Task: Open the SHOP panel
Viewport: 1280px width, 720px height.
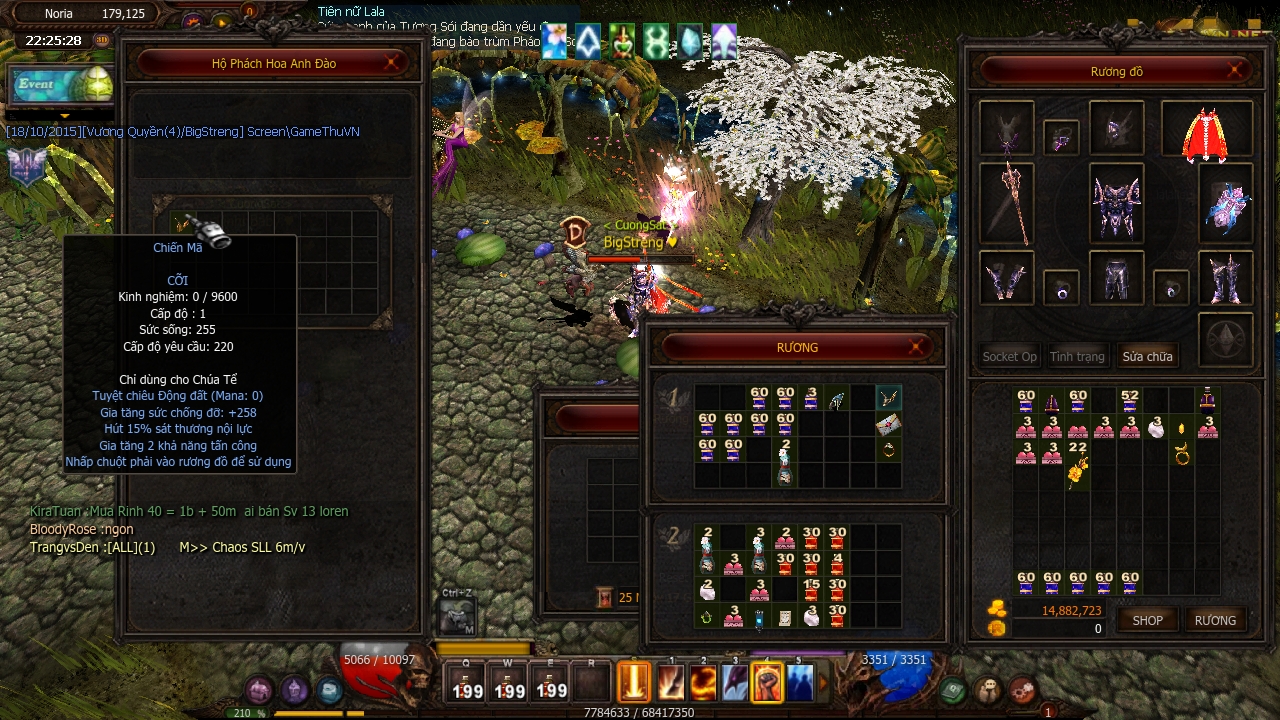Action: pyautogui.click(x=1147, y=620)
